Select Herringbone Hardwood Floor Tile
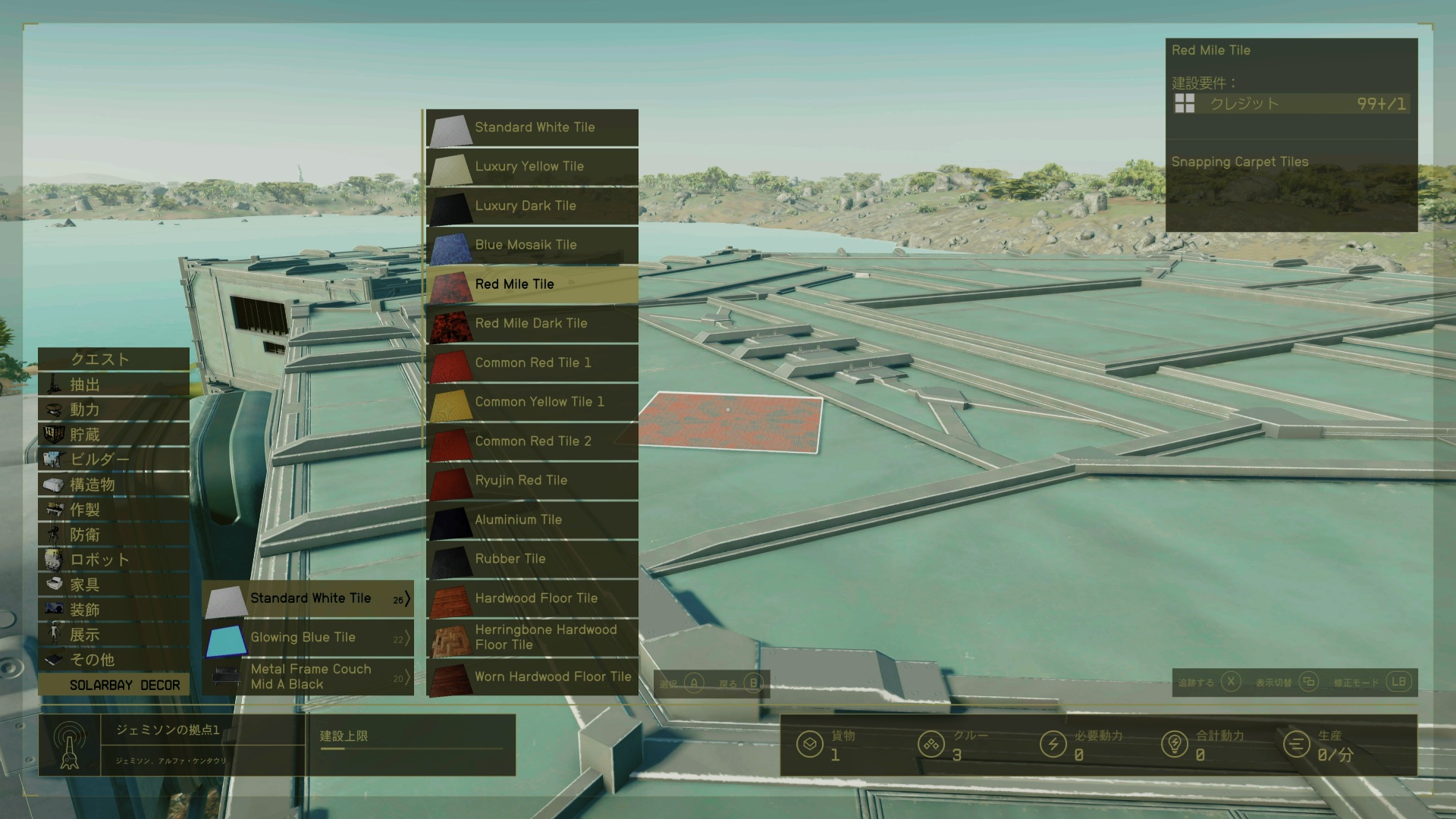Screen dimensions: 1456x819 (532, 638)
